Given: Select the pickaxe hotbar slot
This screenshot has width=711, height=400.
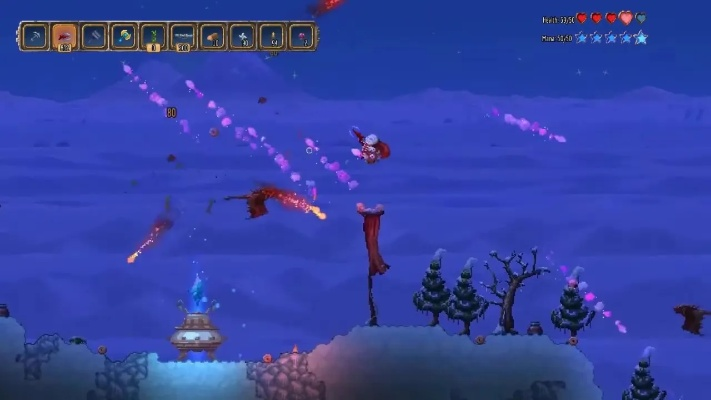Looking at the screenshot, I should coord(35,37).
